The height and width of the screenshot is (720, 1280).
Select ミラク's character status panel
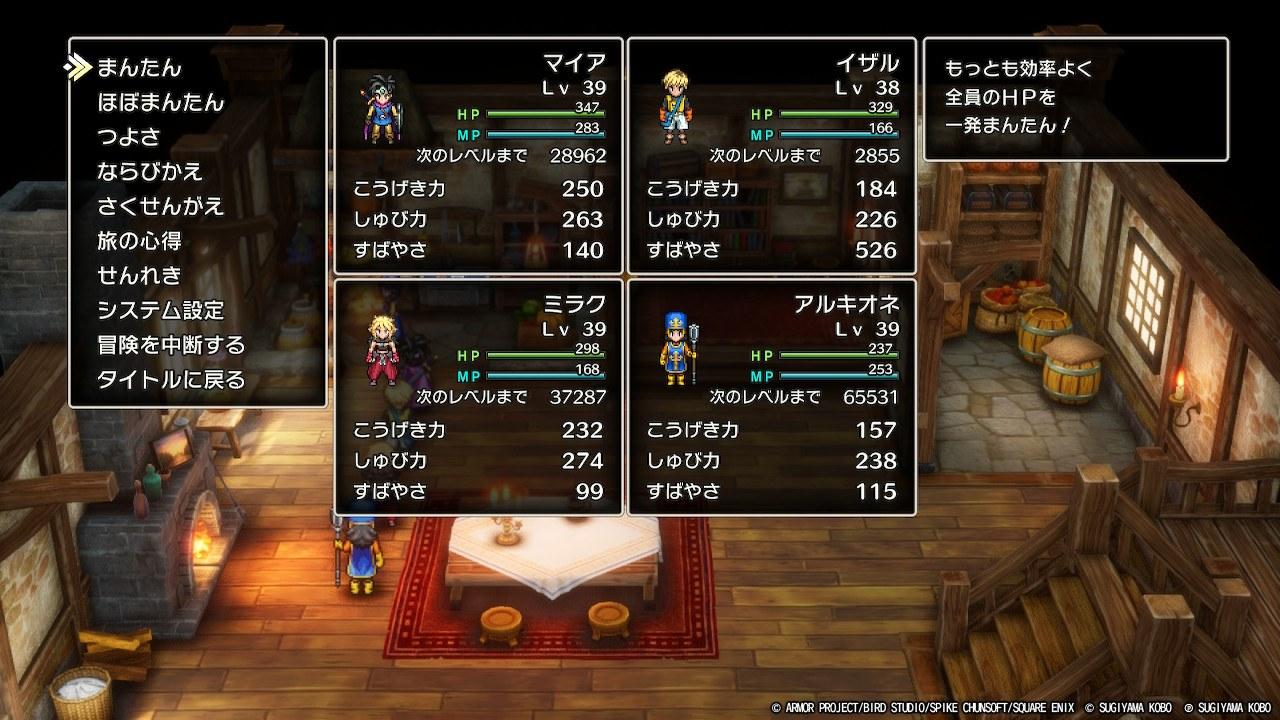click(478, 397)
